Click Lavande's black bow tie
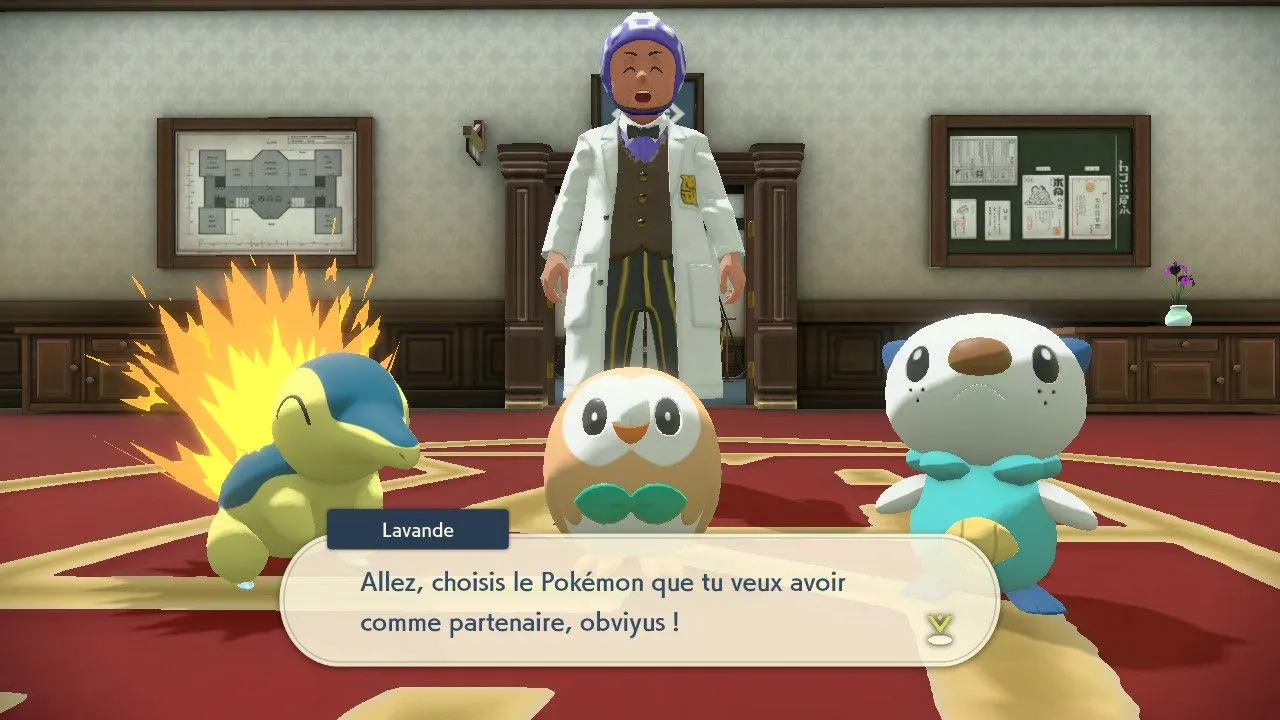This screenshot has height=720, width=1280. [x=642, y=131]
